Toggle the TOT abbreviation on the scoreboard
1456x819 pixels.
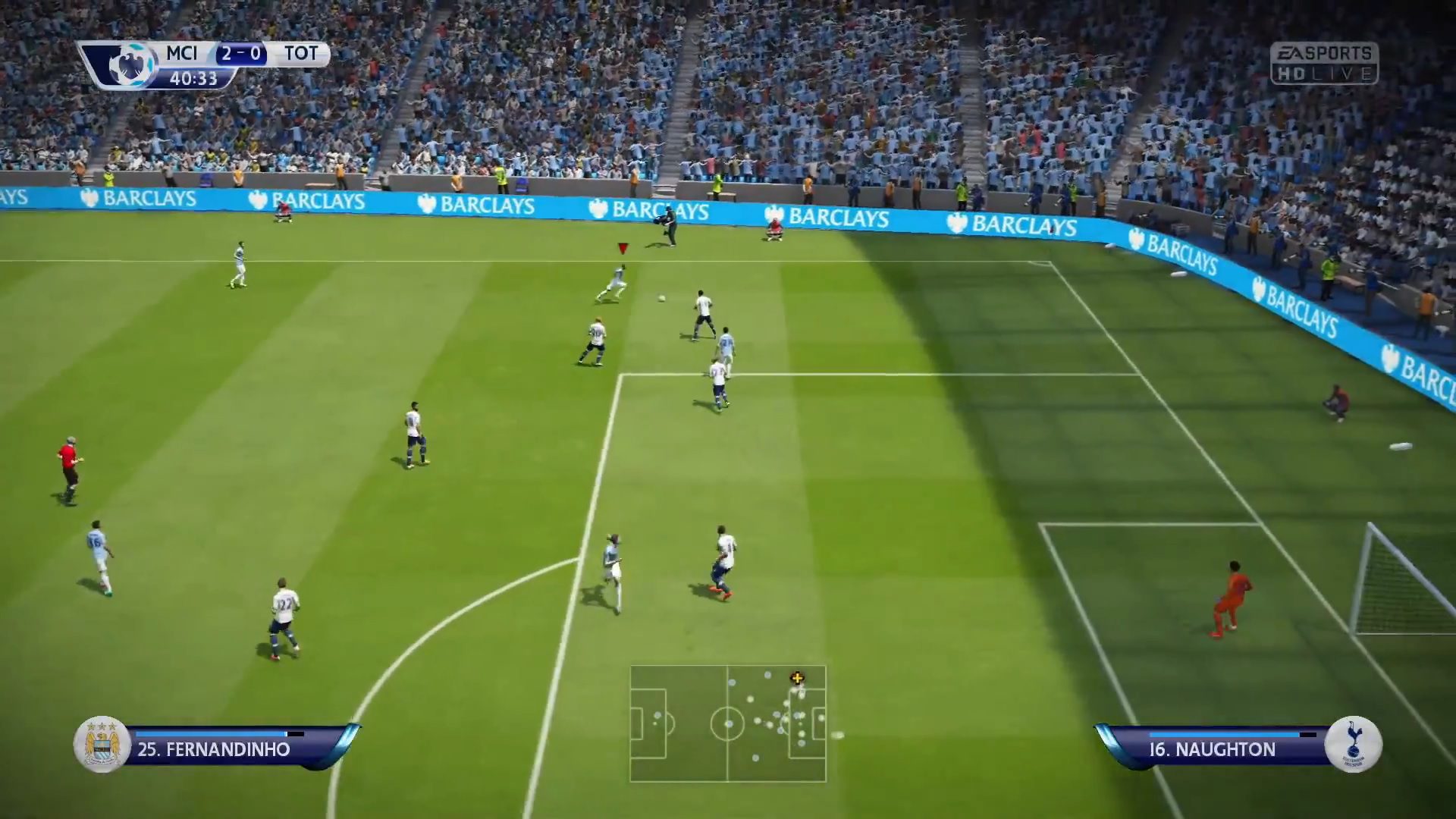tap(303, 54)
